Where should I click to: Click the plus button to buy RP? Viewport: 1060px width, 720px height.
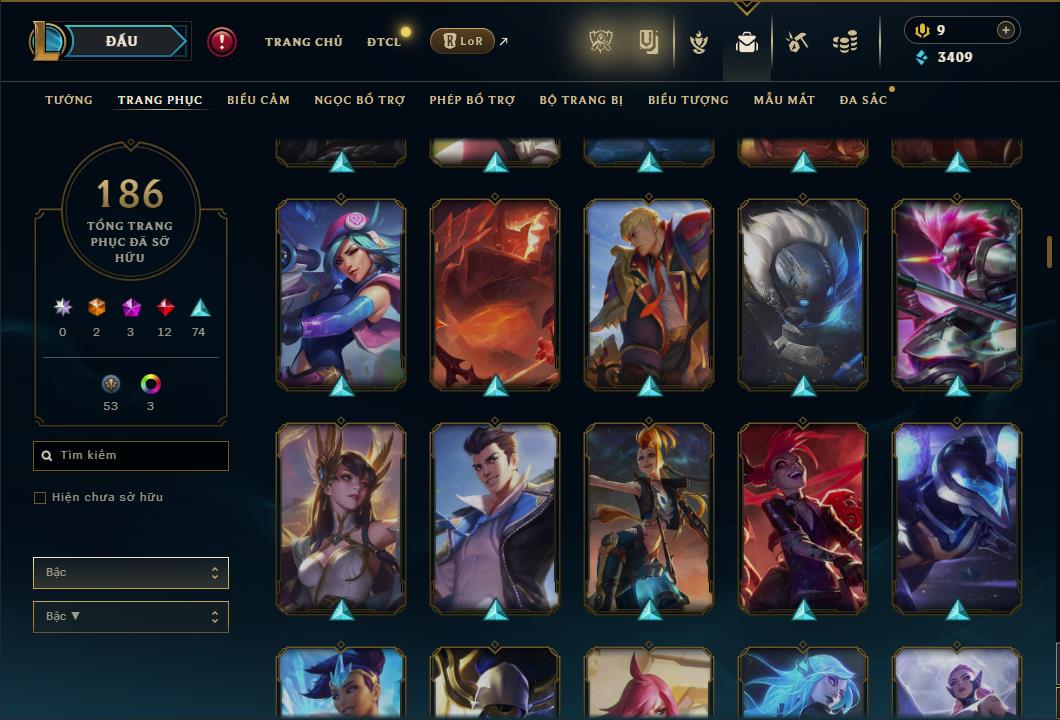click(1005, 30)
